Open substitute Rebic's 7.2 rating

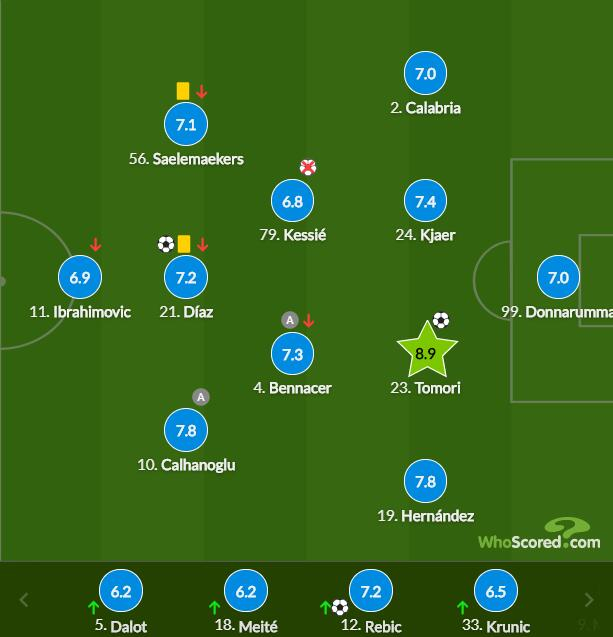click(371, 592)
